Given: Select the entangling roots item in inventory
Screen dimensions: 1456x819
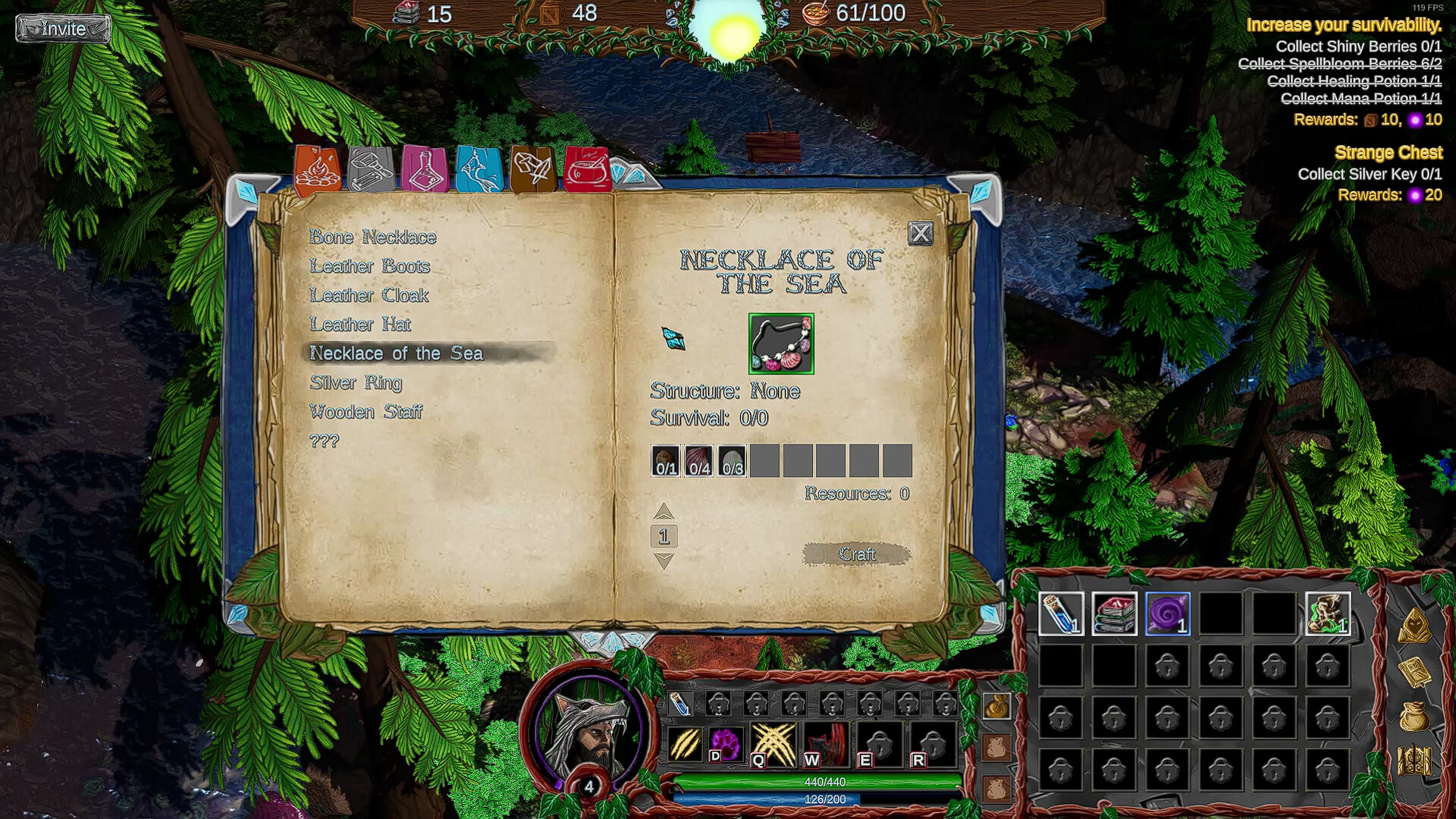Looking at the screenshot, I should click(1327, 616).
